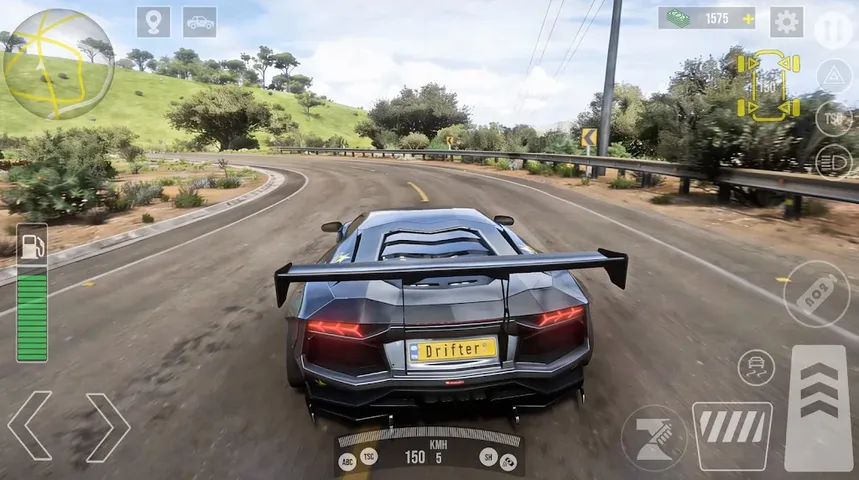Steer left with the left arrow
Screen dimensions: 859x480
pos(29,427)
